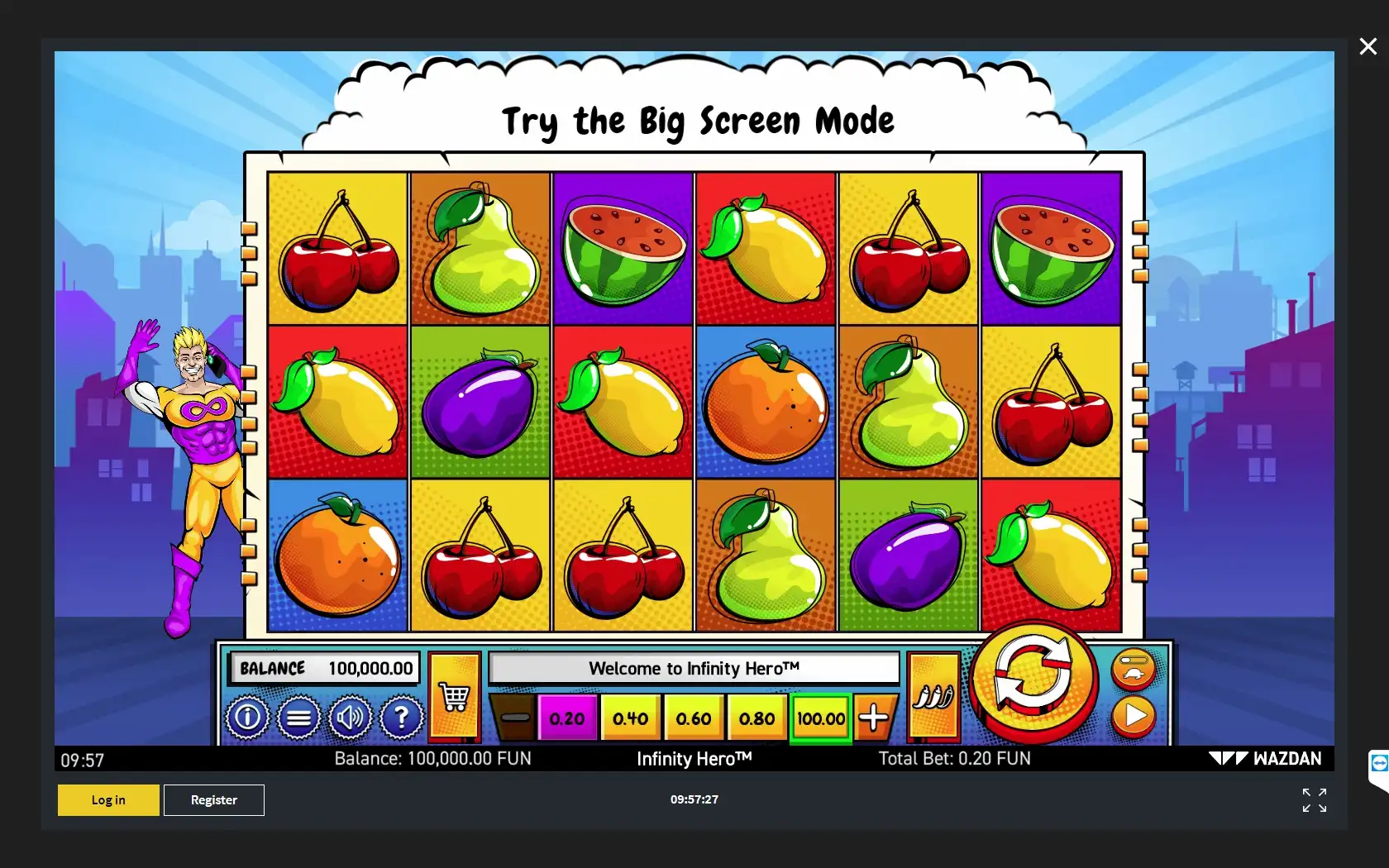Image resolution: width=1389 pixels, height=868 pixels.
Task: Open the hamburger menu
Action: [x=298, y=717]
